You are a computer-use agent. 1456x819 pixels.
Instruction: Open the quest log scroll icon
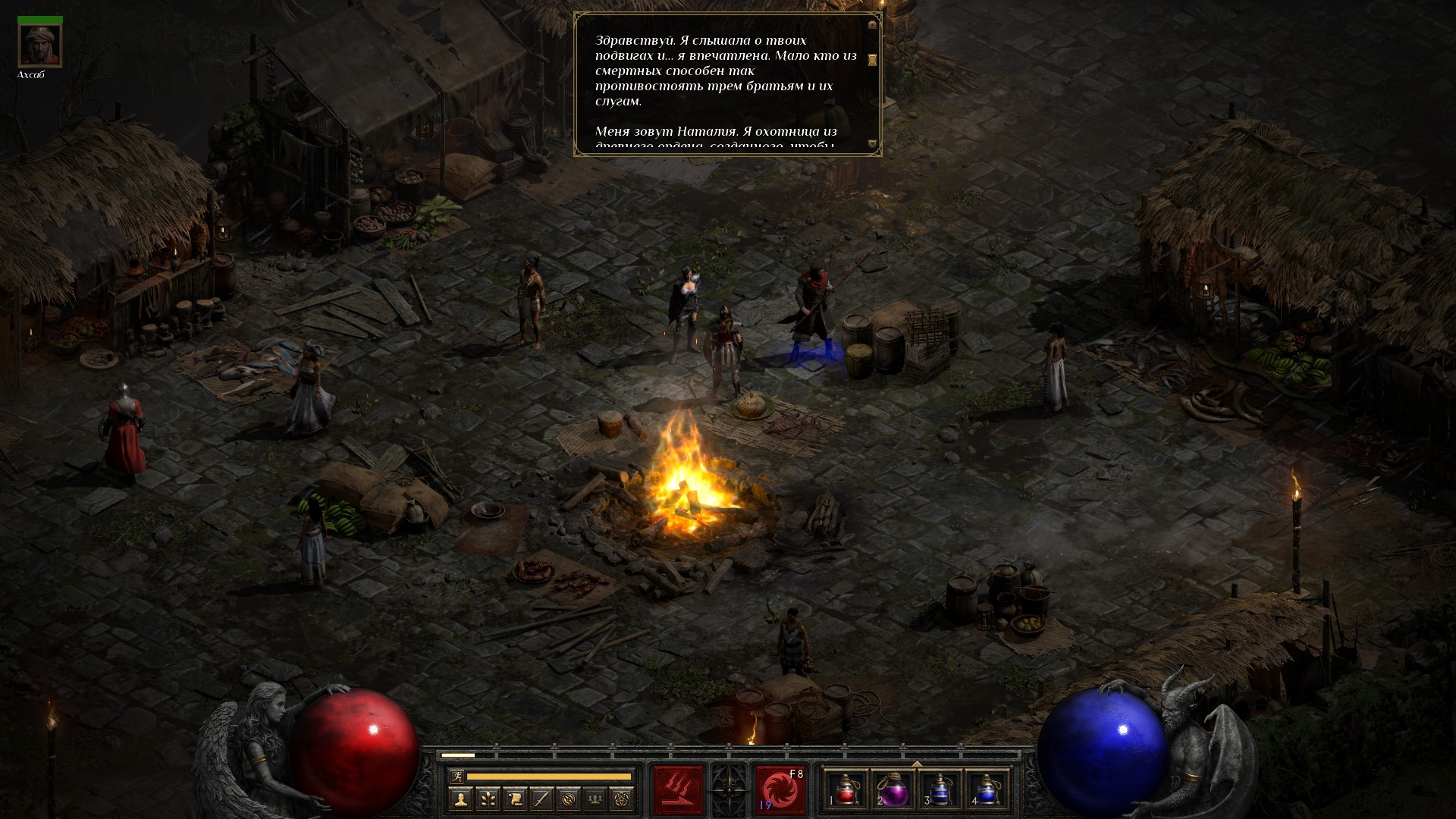[x=515, y=799]
